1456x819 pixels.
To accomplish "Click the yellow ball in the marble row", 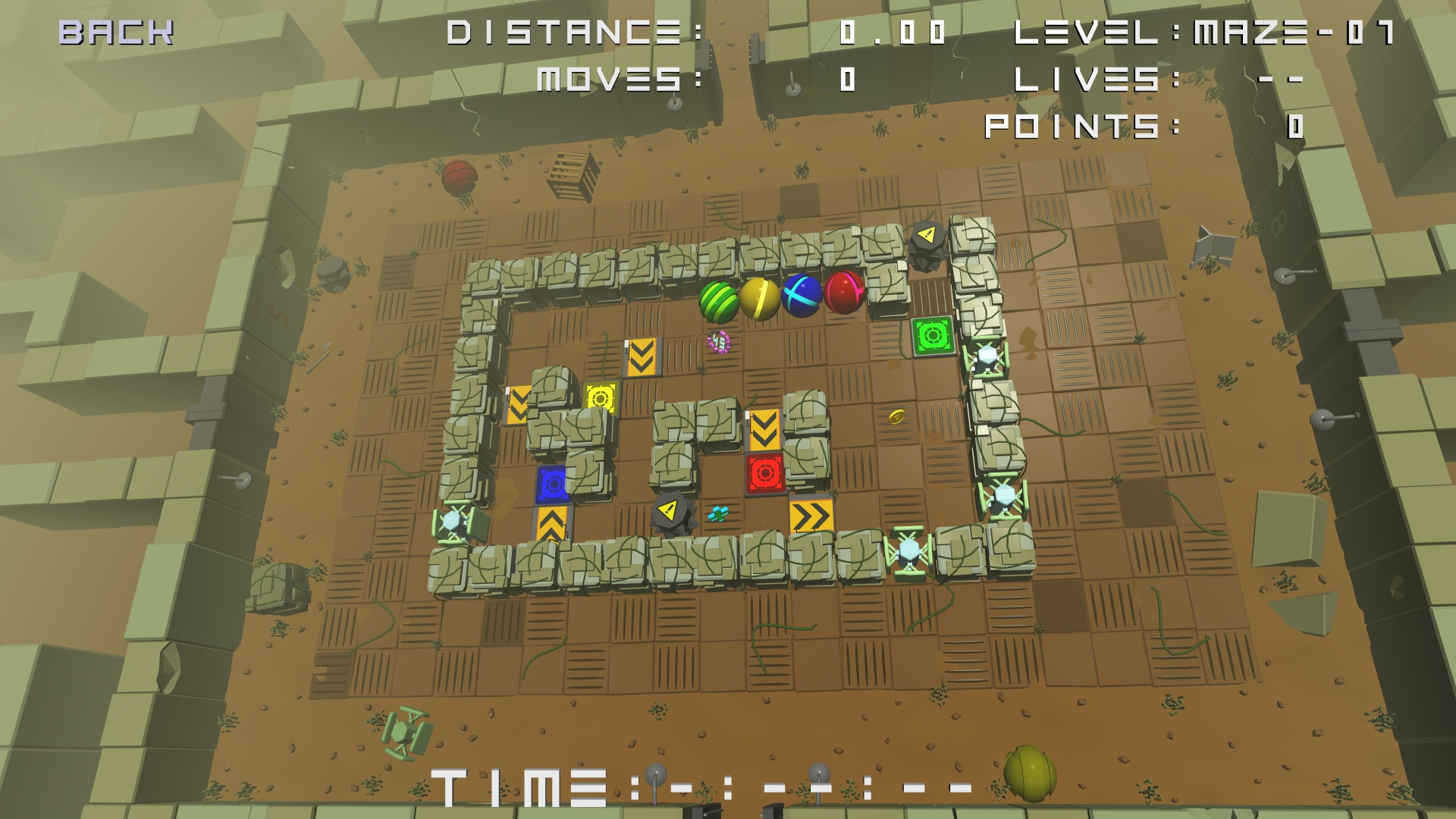I will click(761, 297).
